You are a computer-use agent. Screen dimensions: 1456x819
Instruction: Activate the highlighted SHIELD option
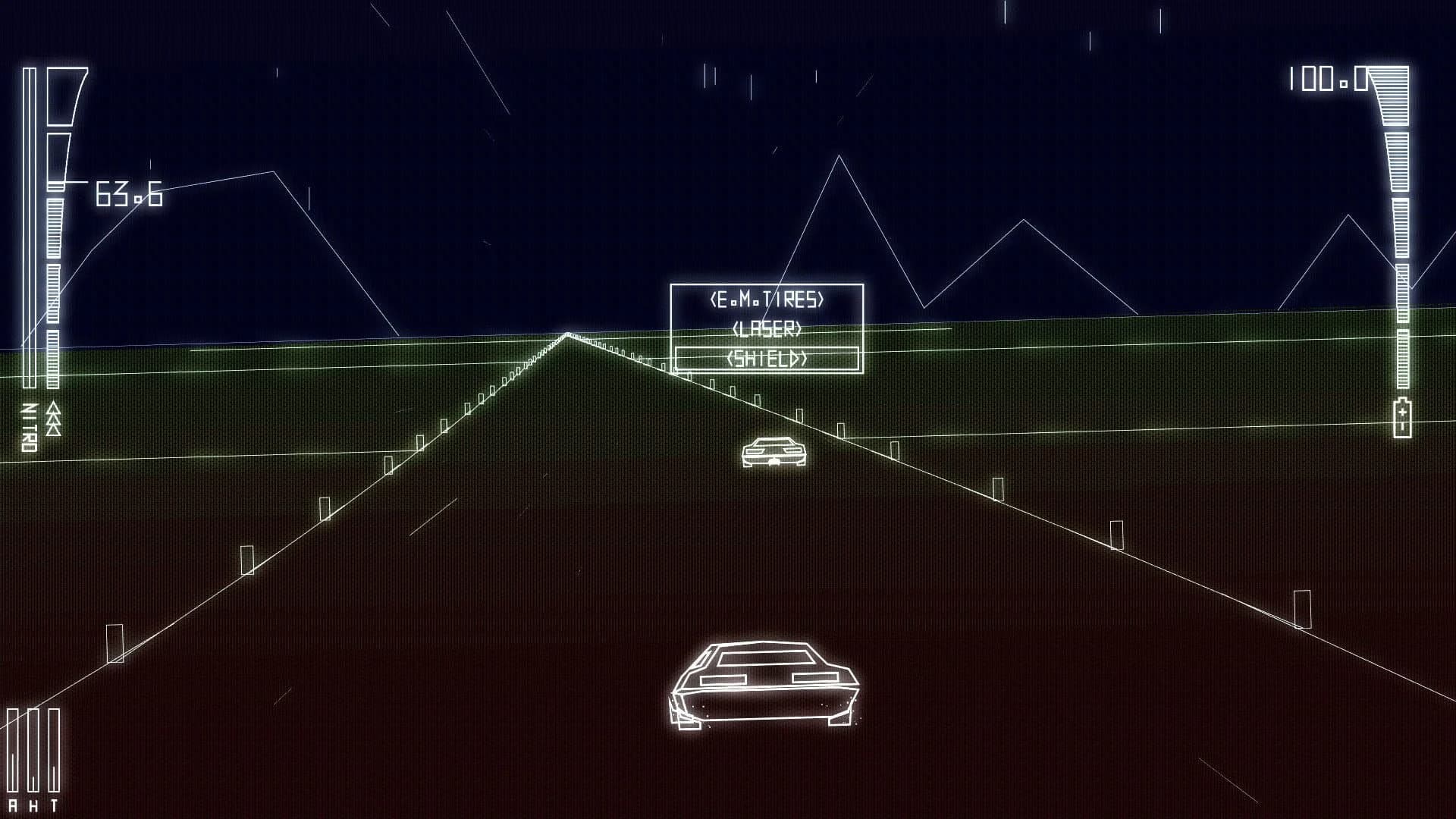(767, 359)
